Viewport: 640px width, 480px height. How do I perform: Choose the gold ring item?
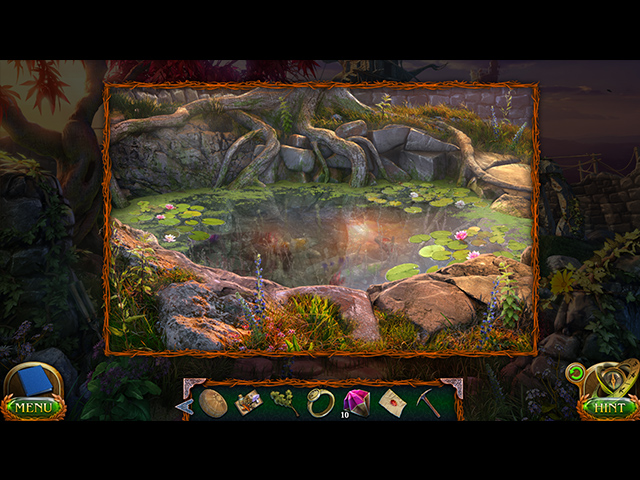pyautogui.click(x=321, y=402)
